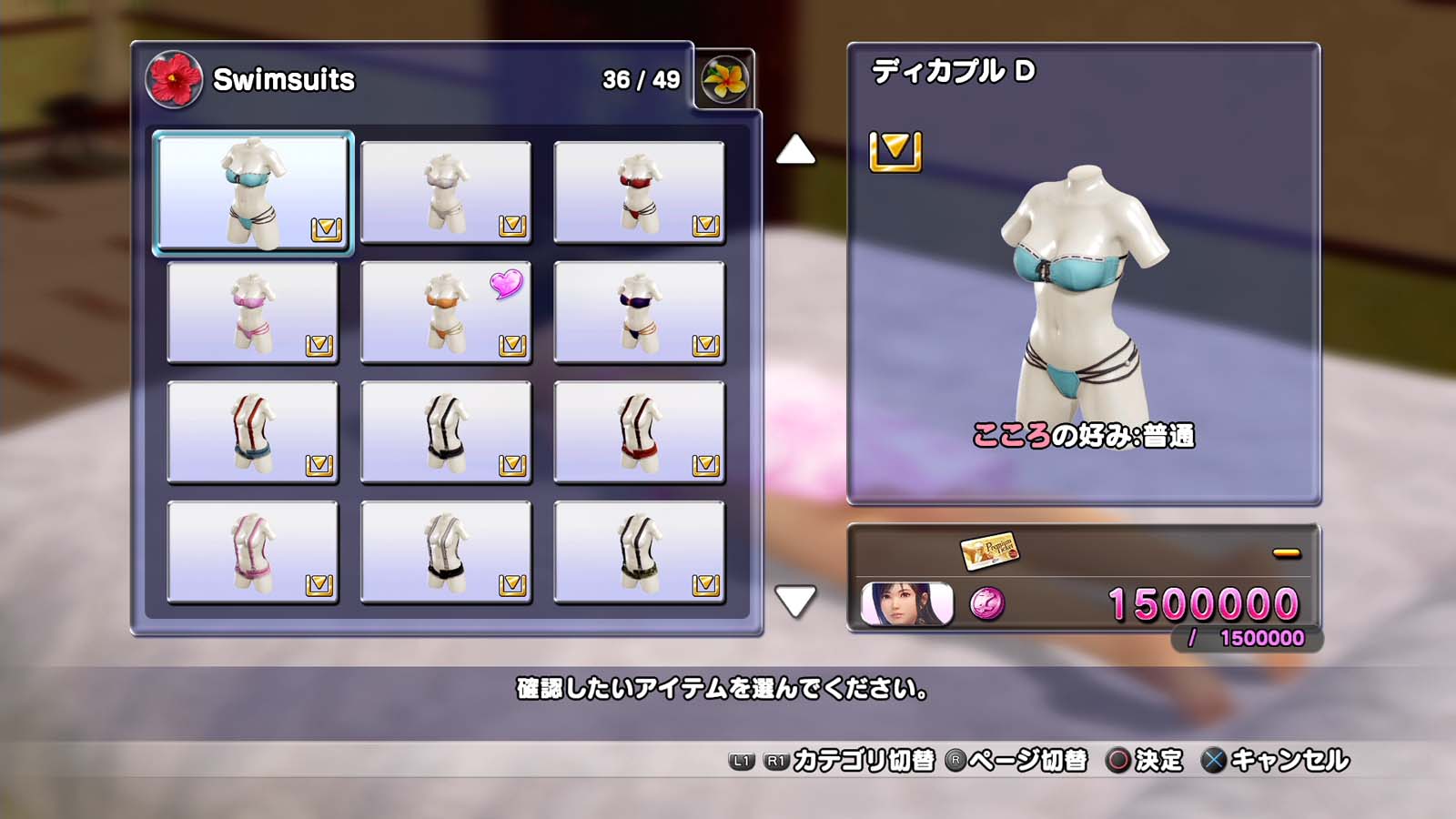Select the suspender suit with red bottom

(639, 432)
